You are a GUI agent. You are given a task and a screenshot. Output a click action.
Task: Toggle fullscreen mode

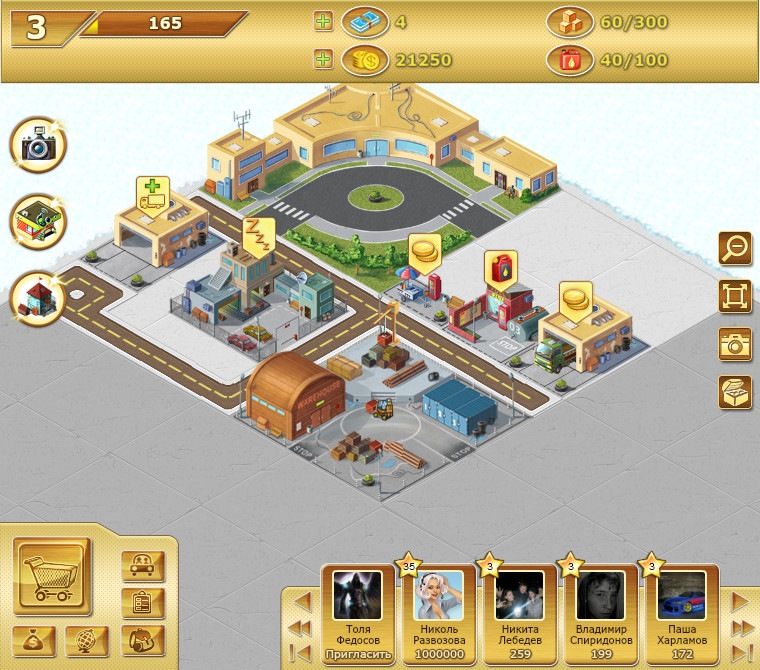[x=735, y=296]
